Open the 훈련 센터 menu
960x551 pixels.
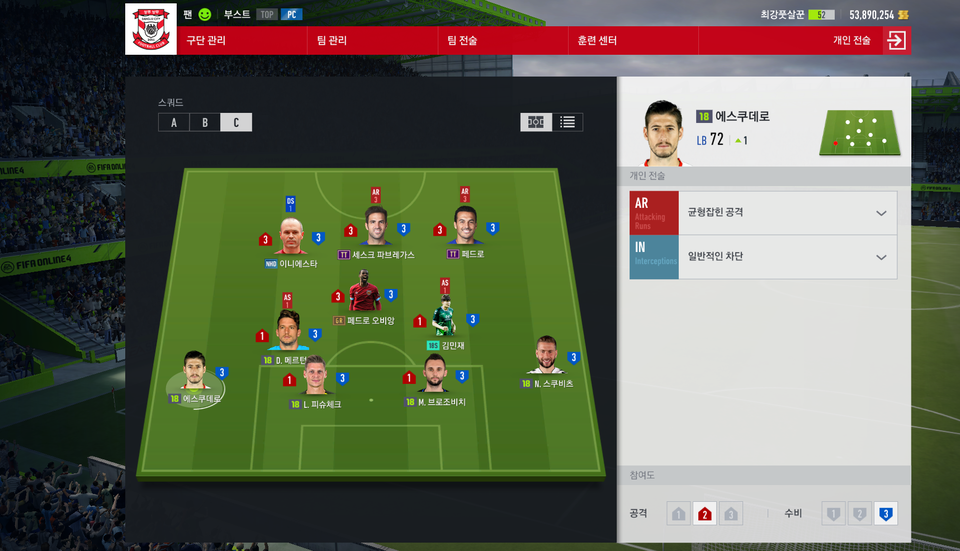[x=597, y=41]
